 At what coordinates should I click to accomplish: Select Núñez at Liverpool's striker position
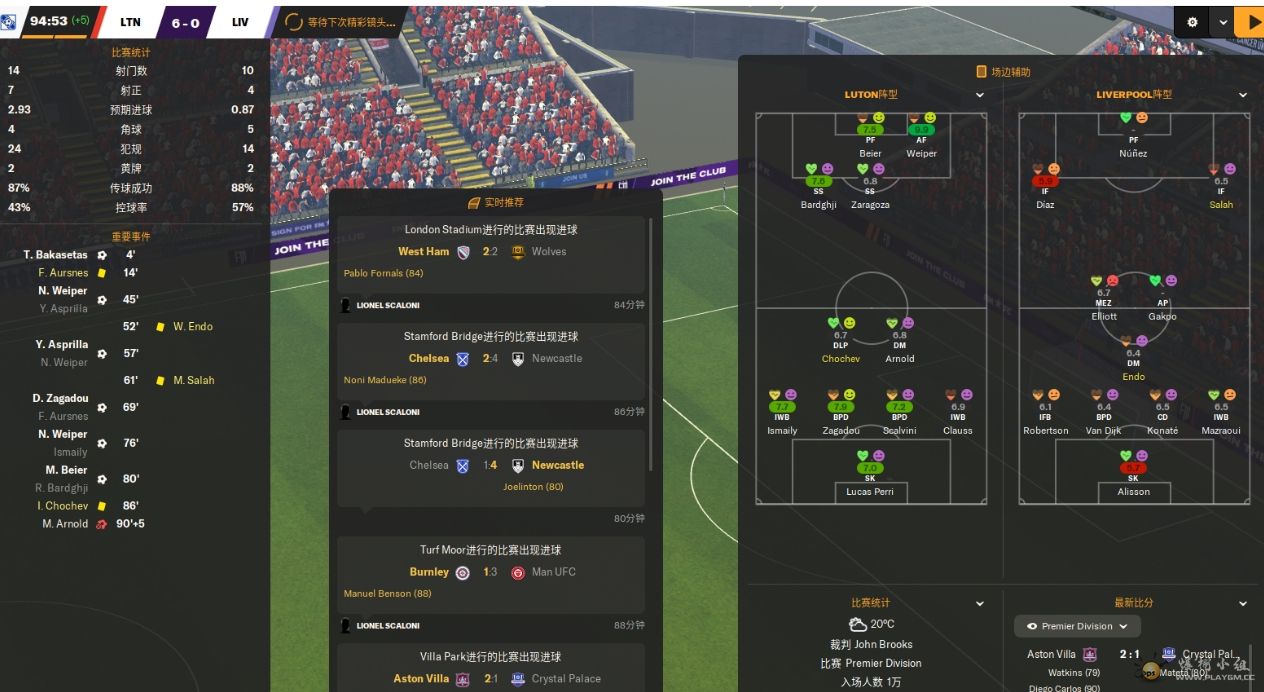[1133, 153]
